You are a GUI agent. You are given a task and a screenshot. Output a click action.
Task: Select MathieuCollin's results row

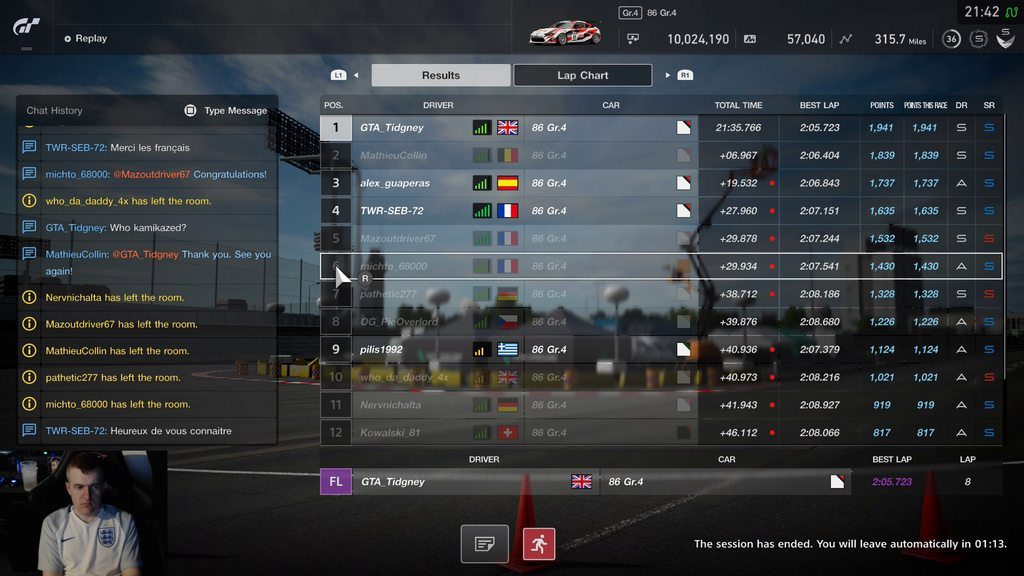(x=660, y=156)
